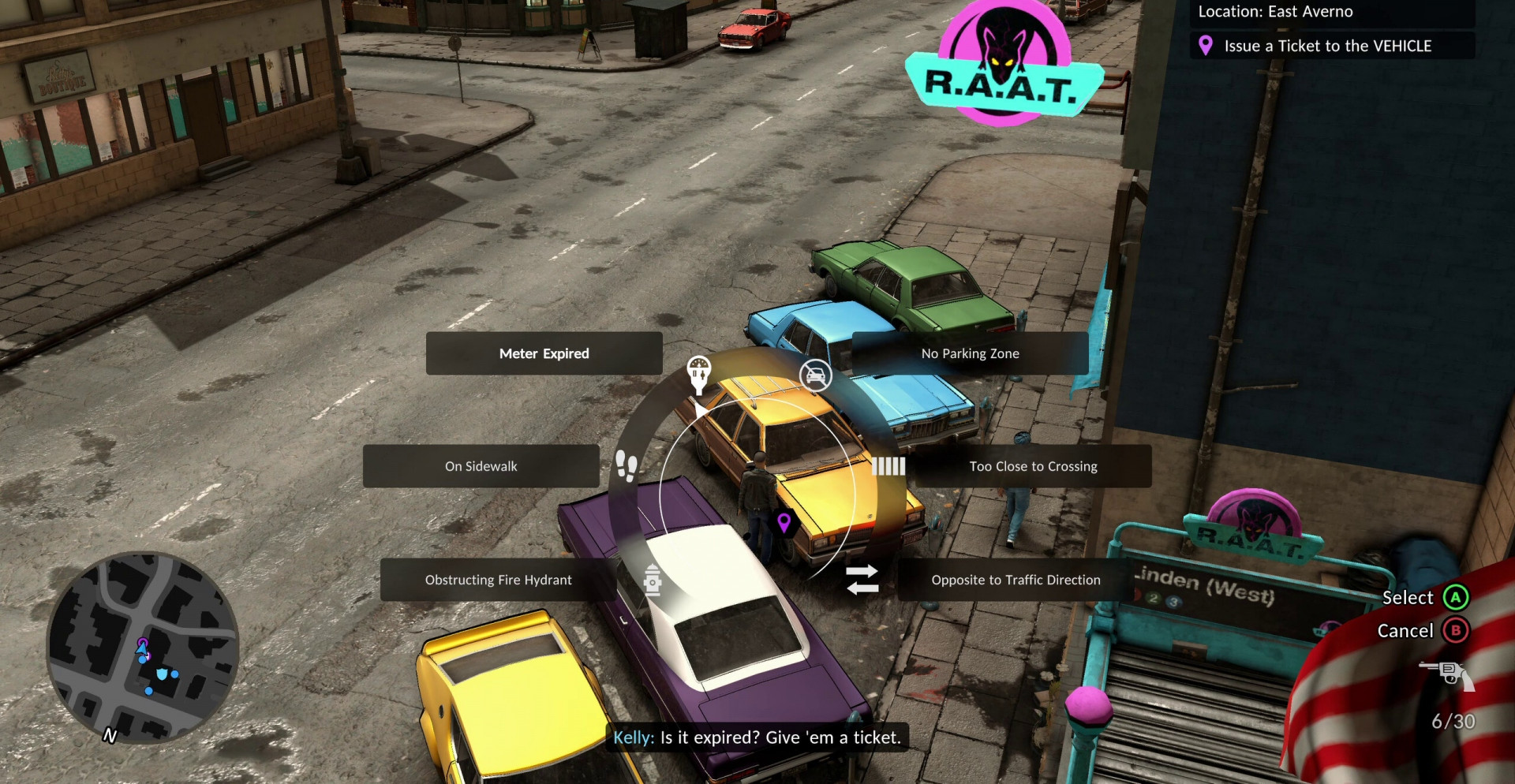Select Too Close to Crossing option
The height and width of the screenshot is (784, 1515).
coord(1032,466)
